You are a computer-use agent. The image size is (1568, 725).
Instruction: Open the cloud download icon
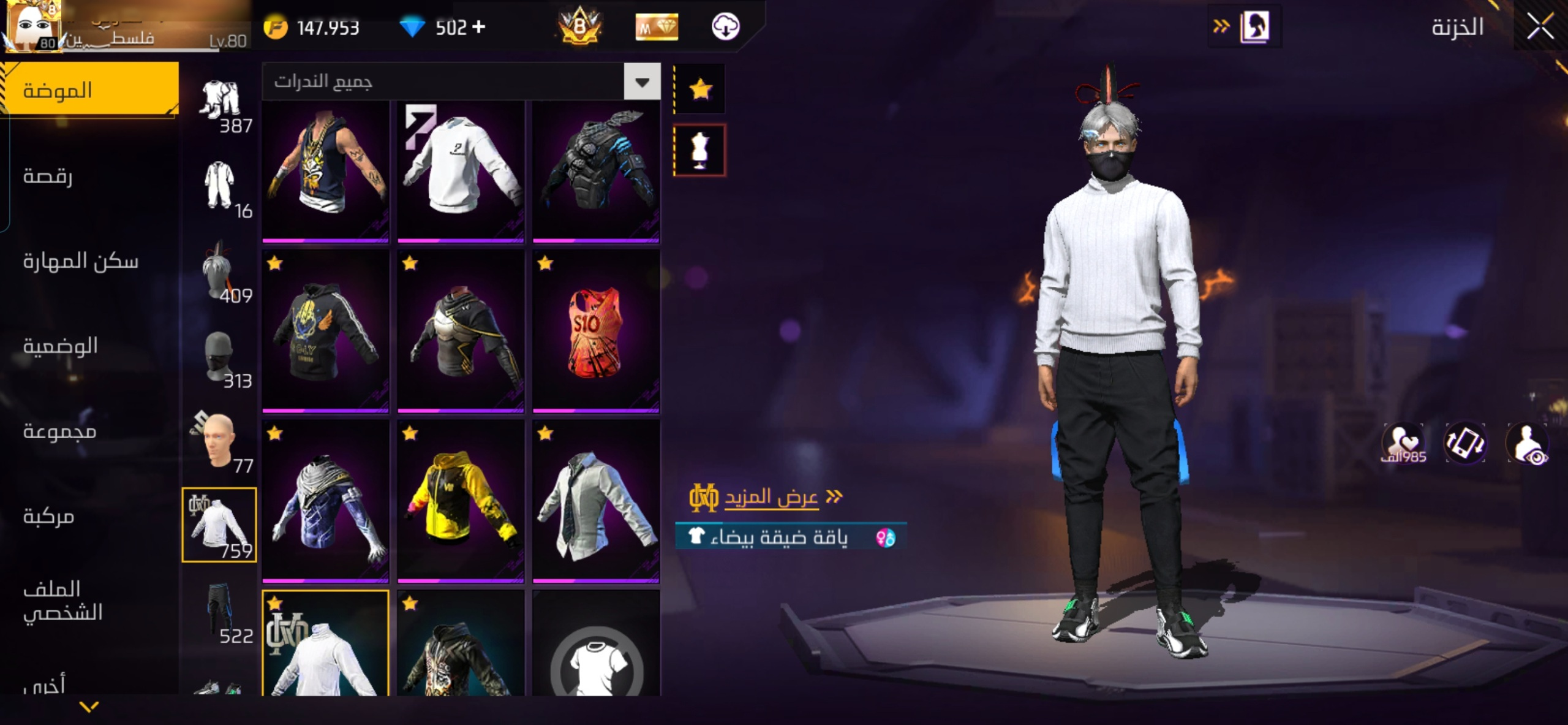[725, 27]
